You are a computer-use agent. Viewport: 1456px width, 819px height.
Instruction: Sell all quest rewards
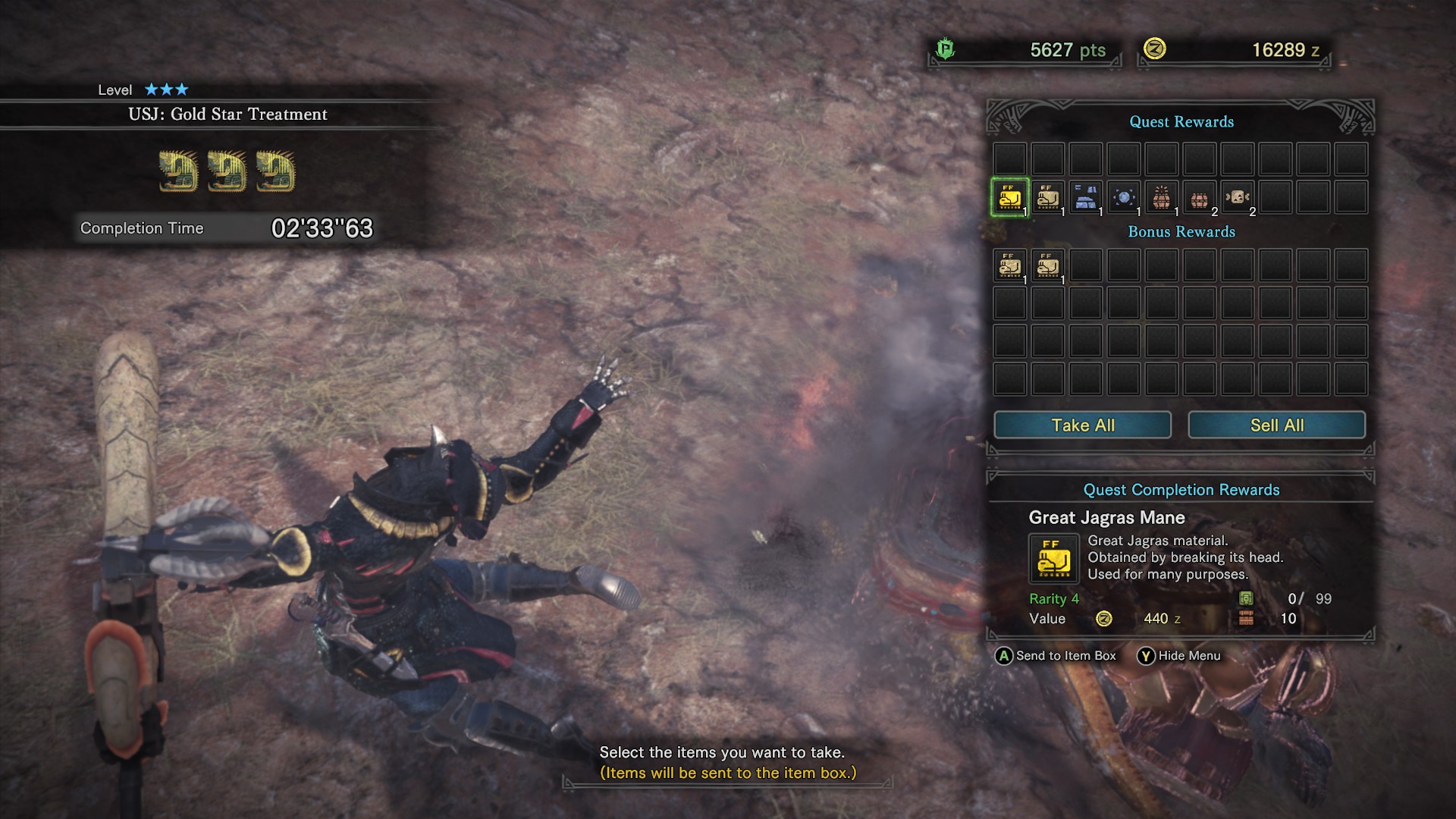[1276, 425]
